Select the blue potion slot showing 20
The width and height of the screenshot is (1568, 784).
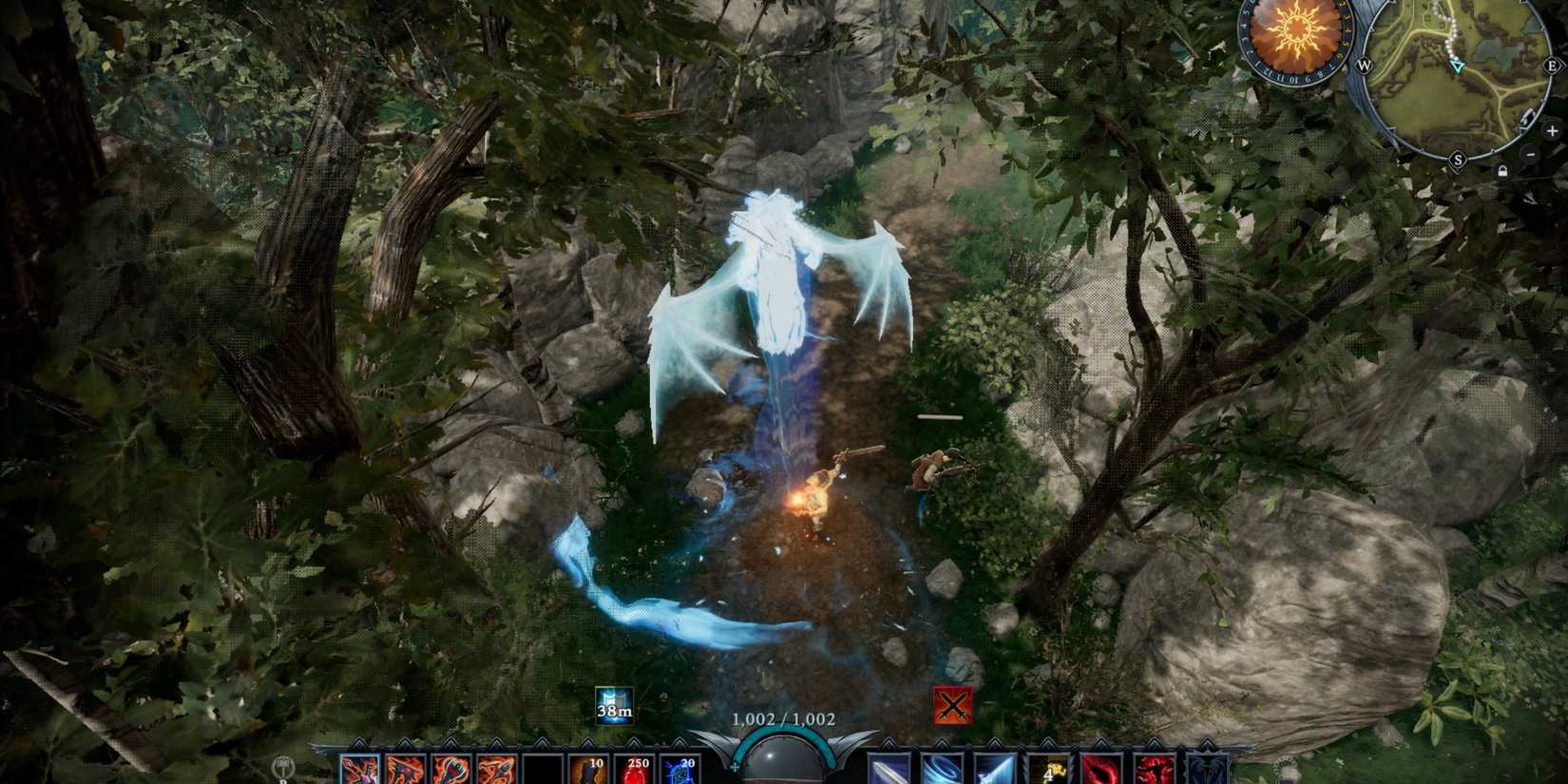(x=681, y=770)
